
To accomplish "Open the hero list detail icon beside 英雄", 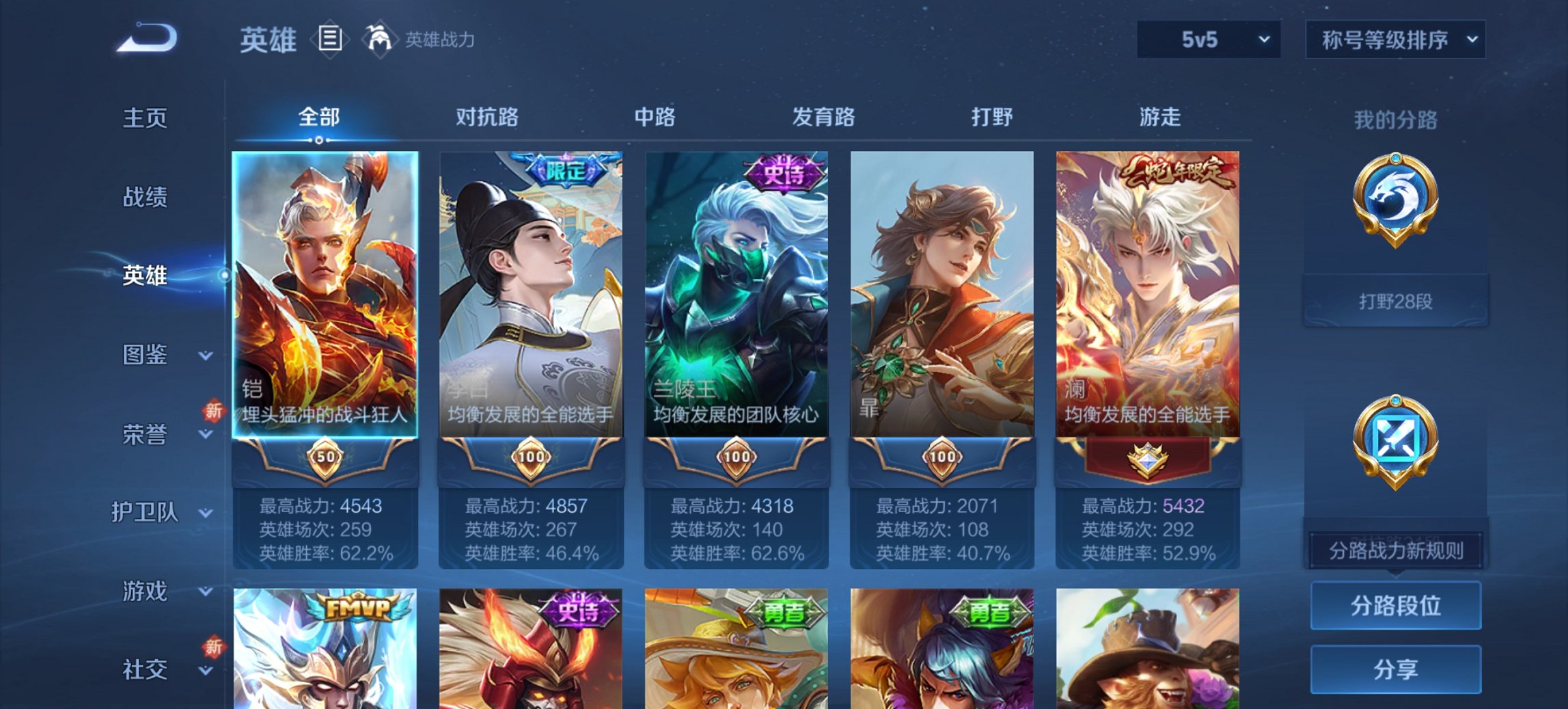I will coord(329,39).
